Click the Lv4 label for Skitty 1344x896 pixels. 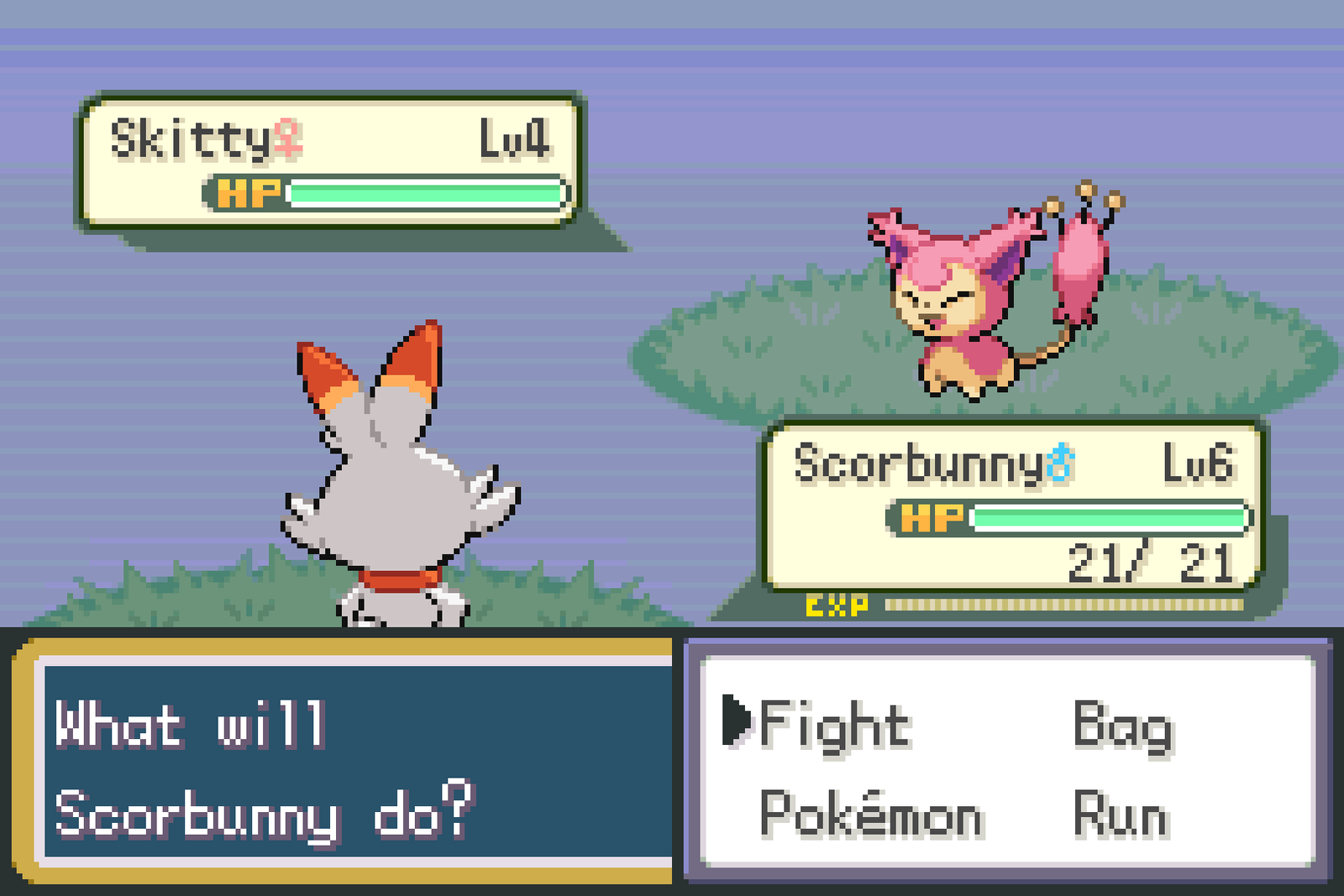[514, 137]
